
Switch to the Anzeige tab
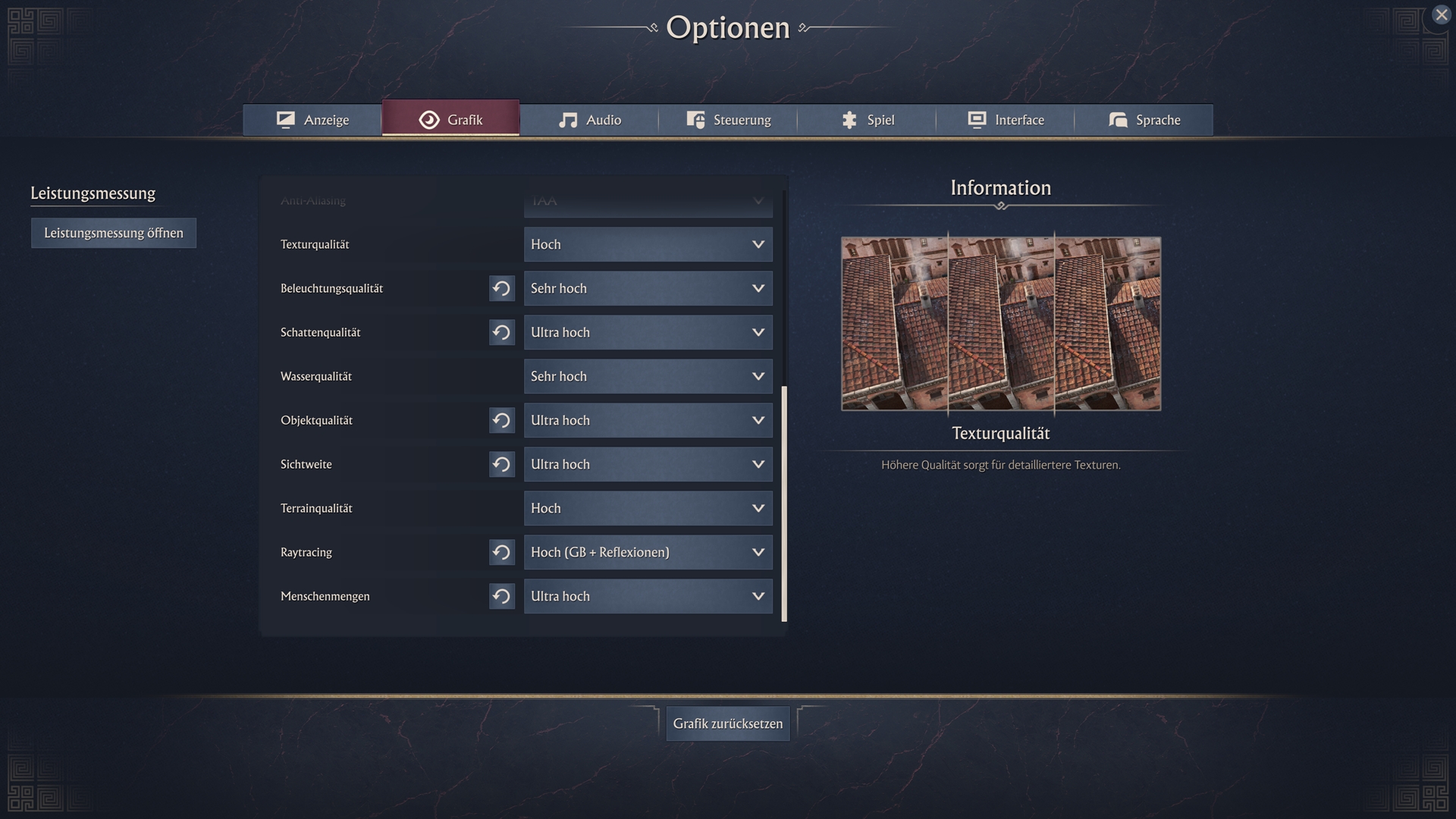pyautogui.click(x=312, y=120)
